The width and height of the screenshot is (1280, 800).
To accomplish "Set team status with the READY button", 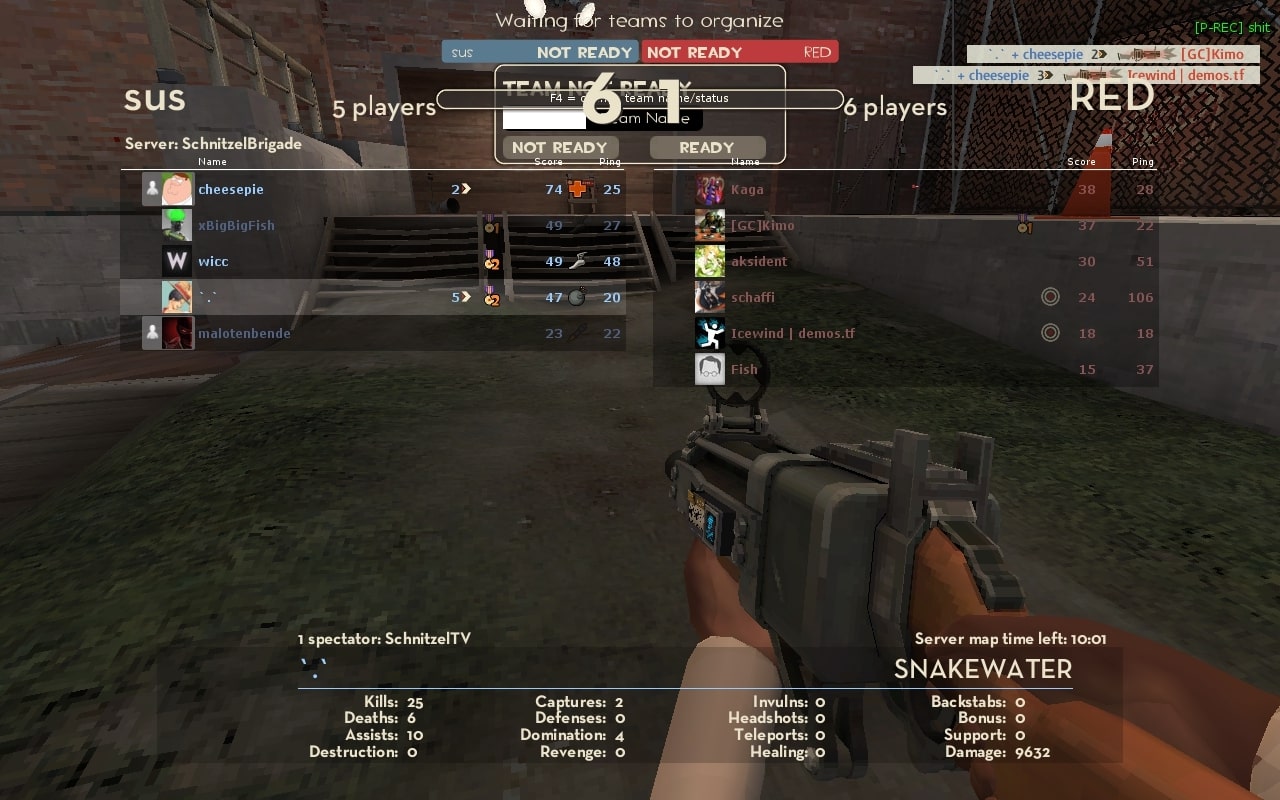I will [x=707, y=148].
